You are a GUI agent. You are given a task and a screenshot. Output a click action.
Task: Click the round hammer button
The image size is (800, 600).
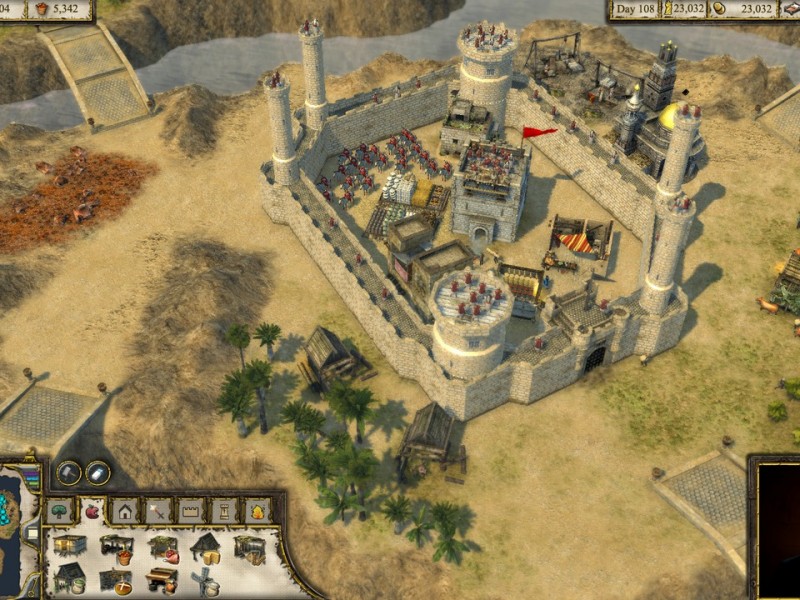[x=68, y=473]
